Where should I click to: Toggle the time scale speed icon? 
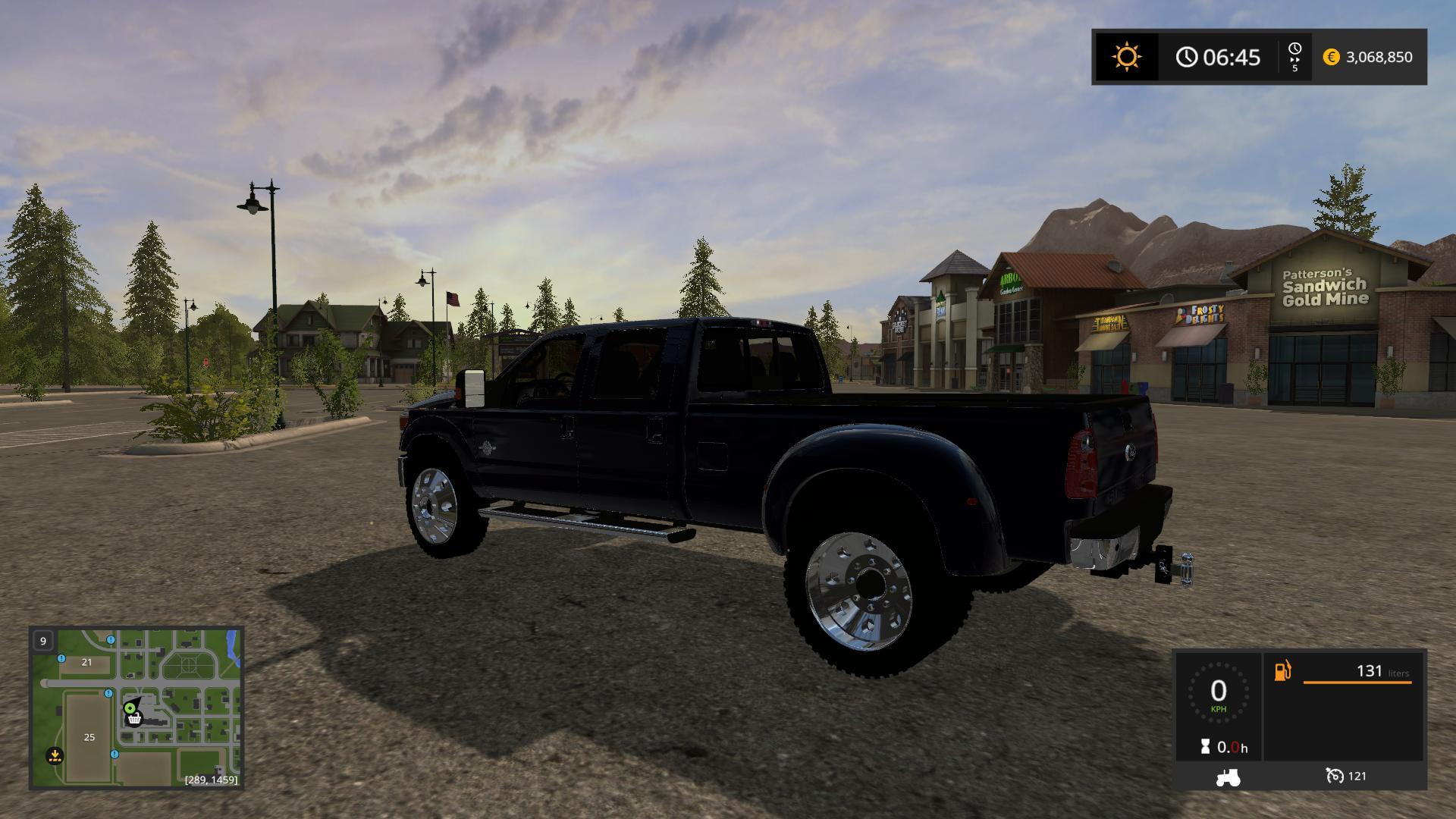[1294, 57]
